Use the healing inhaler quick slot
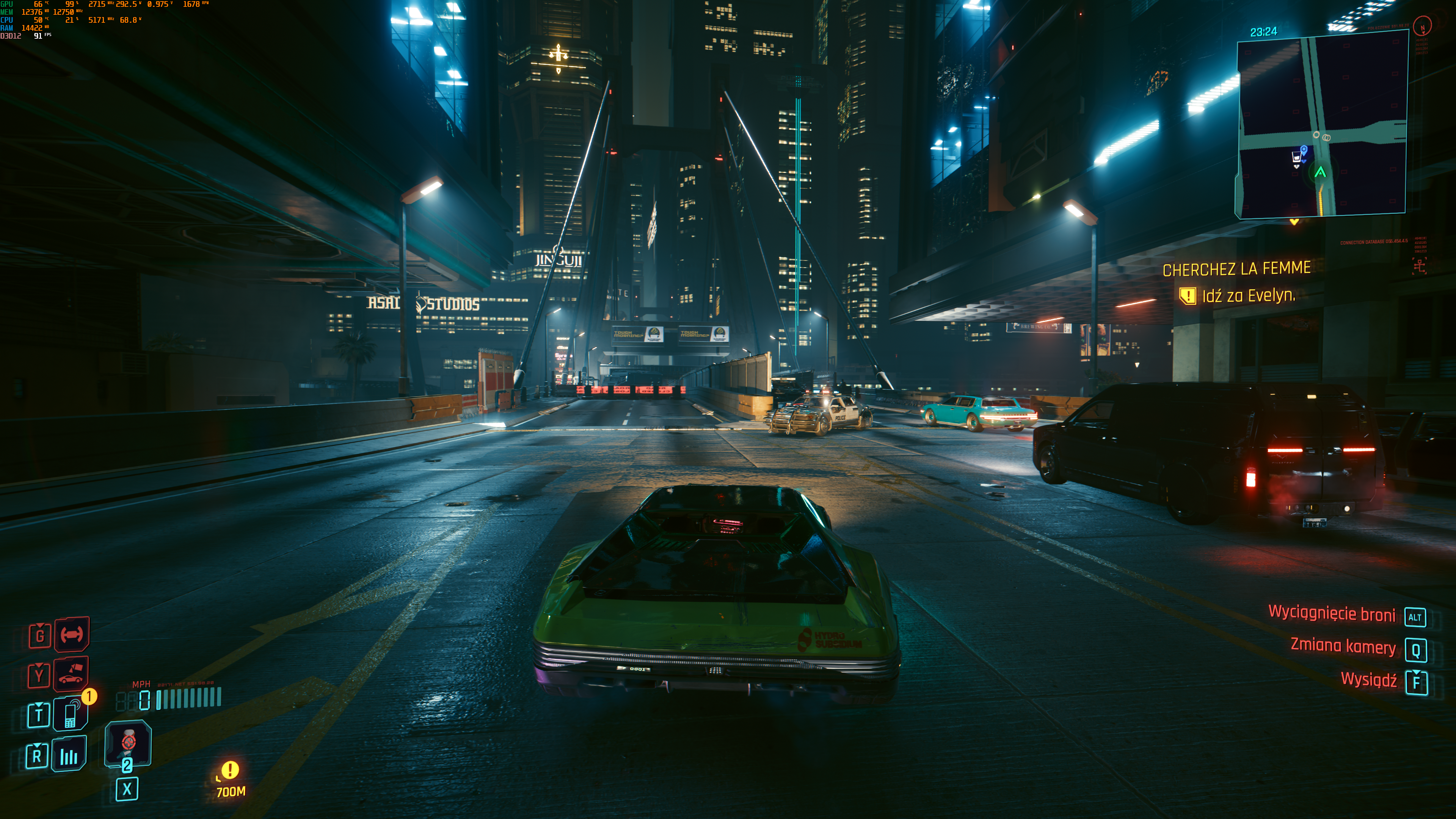 point(128,743)
